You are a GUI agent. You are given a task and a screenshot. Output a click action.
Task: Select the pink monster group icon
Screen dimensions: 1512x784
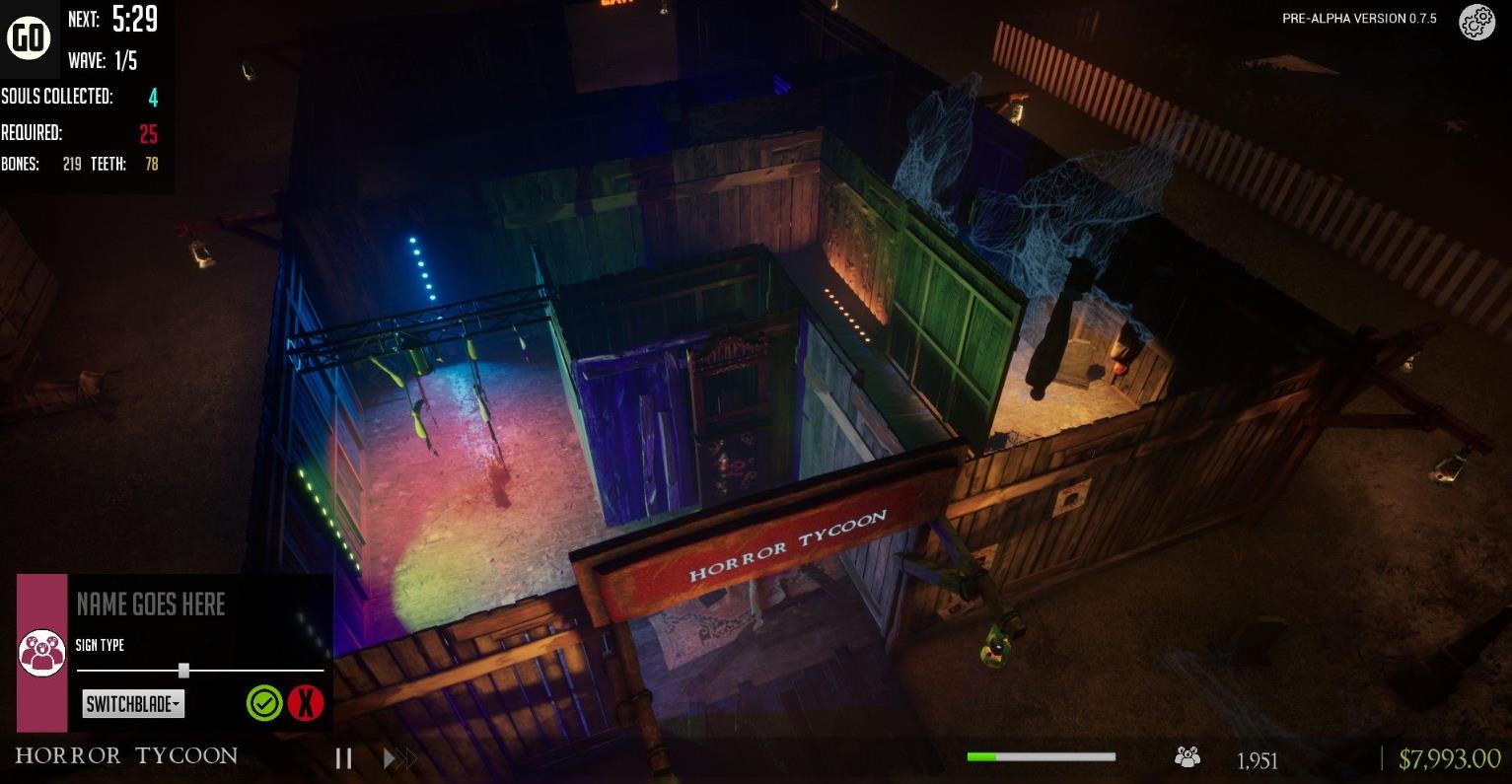point(41,653)
